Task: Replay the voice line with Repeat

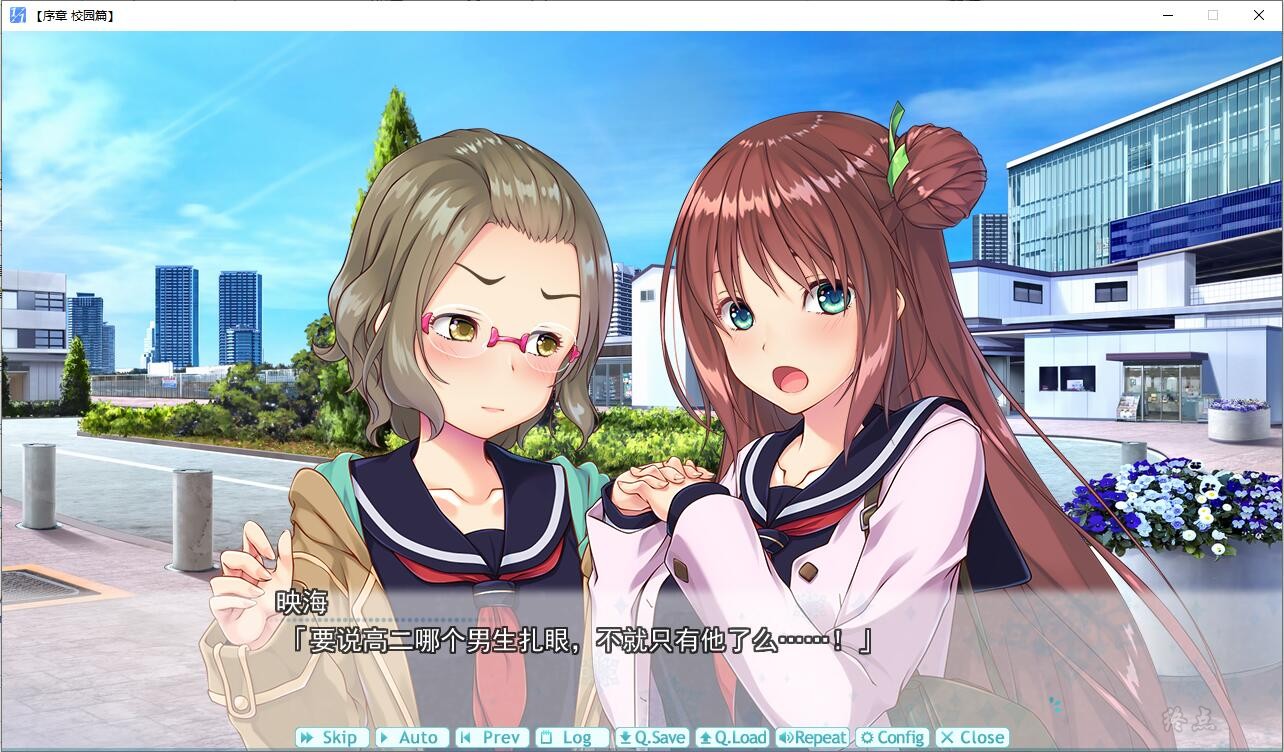Action: tap(813, 737)
